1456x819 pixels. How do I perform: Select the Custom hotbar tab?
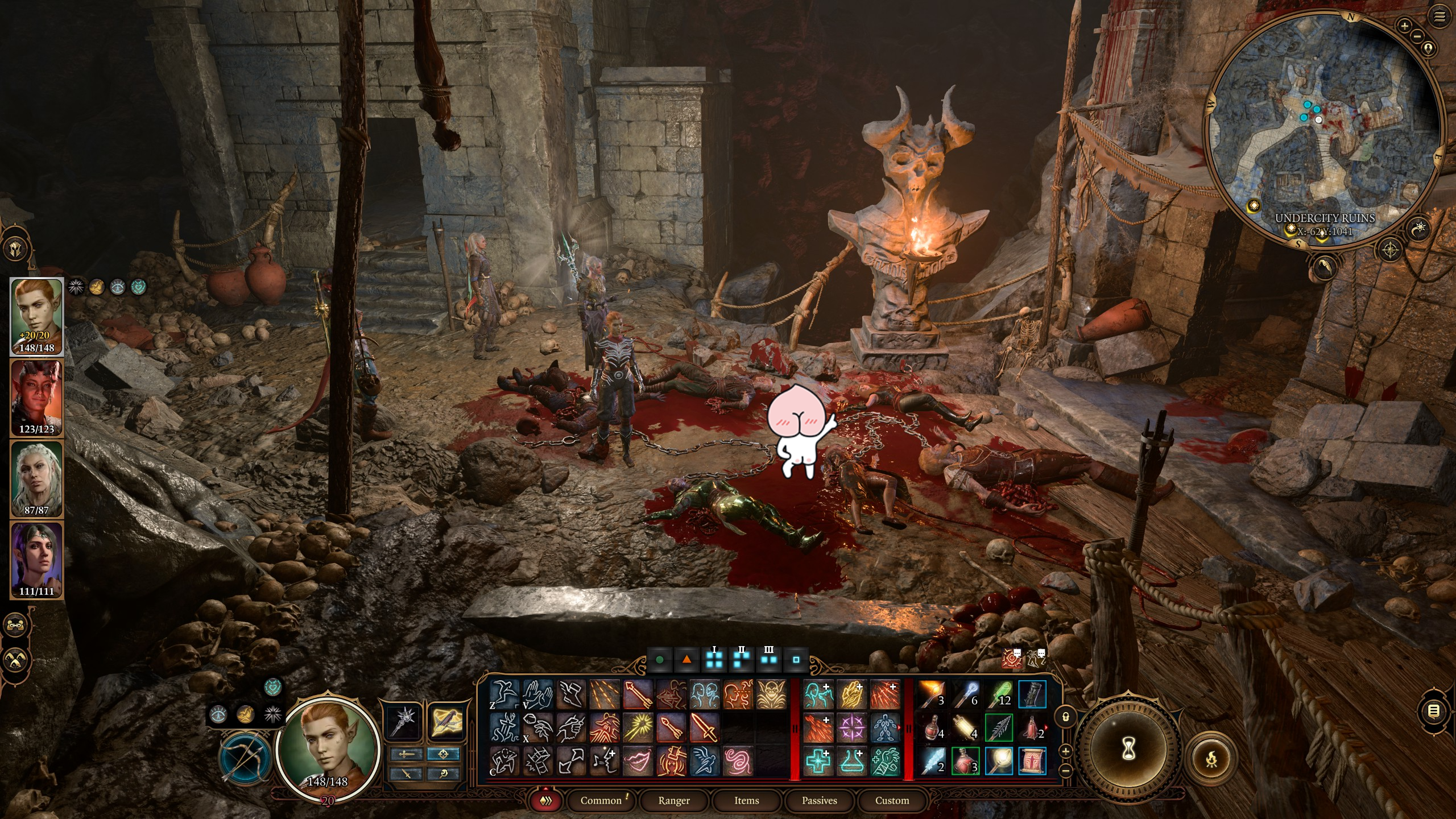[892, 800]
